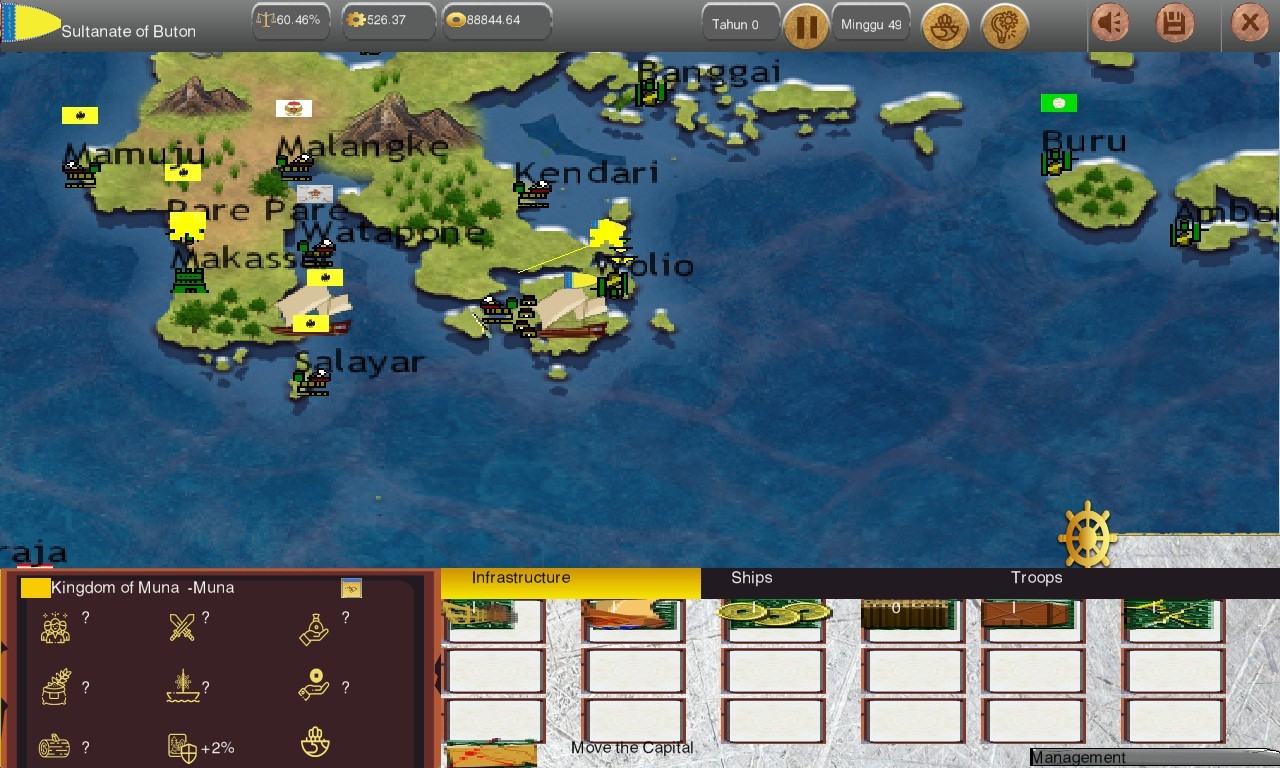Click the logs resource icon
Image resolution: width=1280 pixels, height=768 pixels.
tap(55, 746)
